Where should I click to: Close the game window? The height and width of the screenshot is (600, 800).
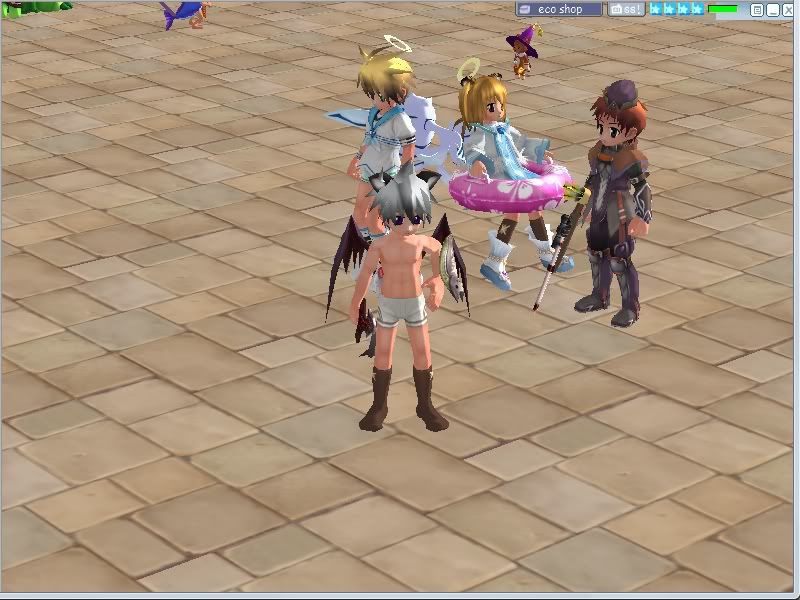coord(788,10)
